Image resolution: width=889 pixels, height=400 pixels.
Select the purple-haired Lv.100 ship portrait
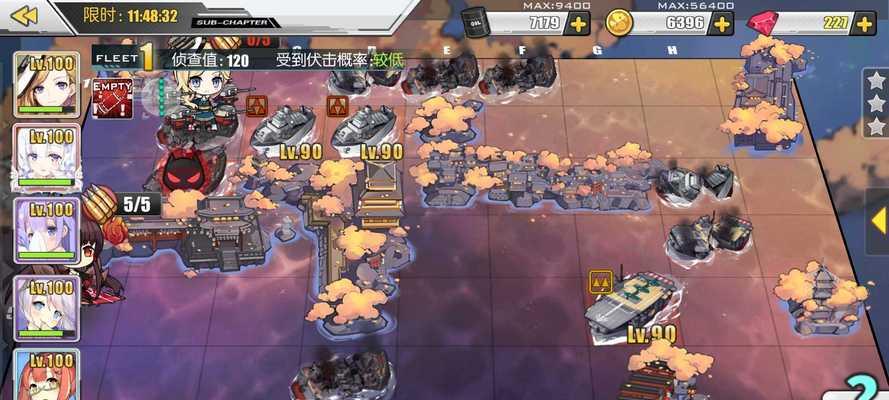45,231
